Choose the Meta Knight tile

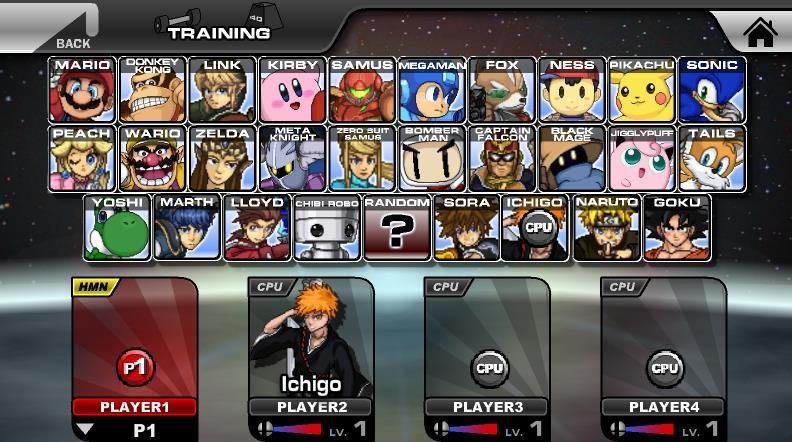tap(292, 158)
